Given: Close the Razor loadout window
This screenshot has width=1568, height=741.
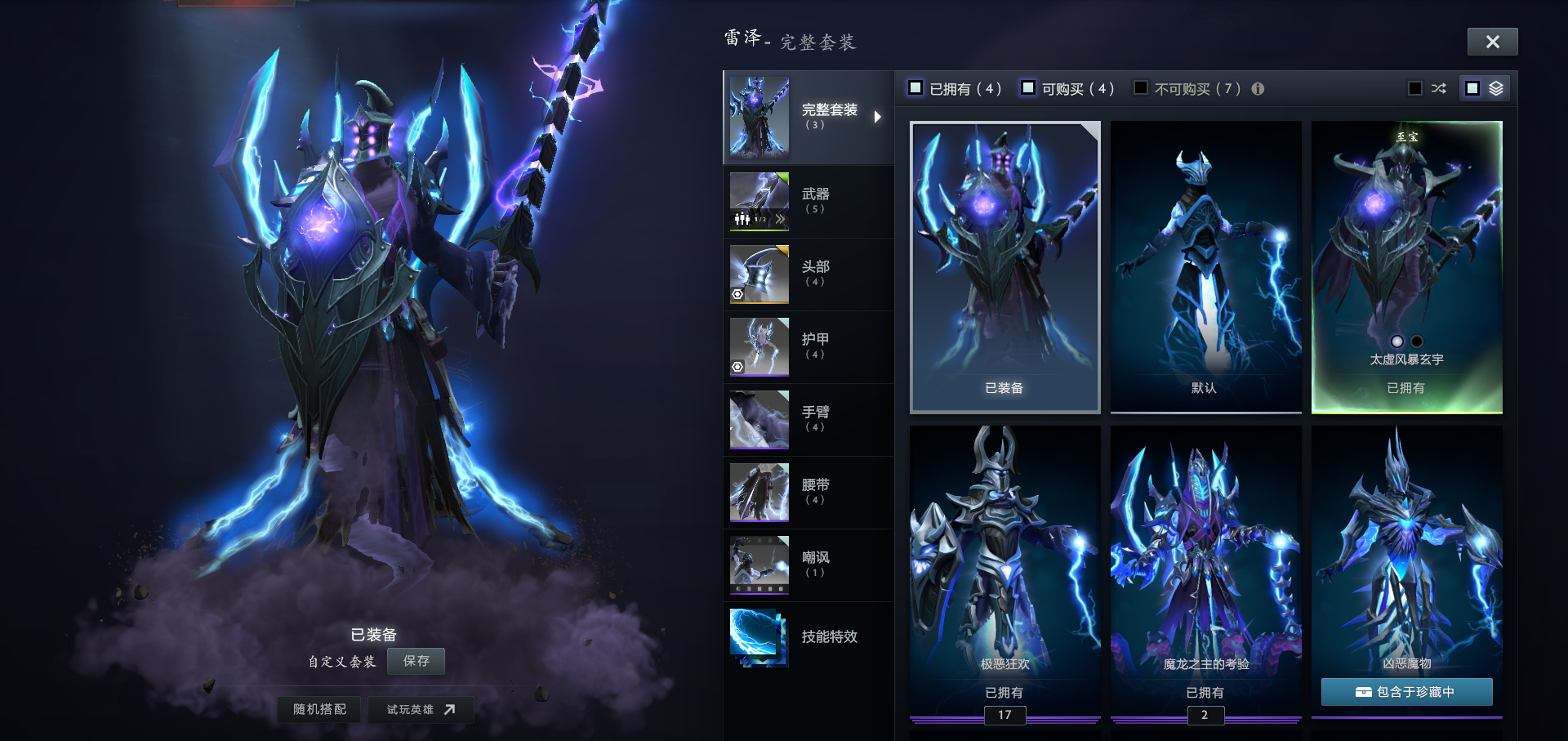Looking at the screenshot, I should (1492, 42).
